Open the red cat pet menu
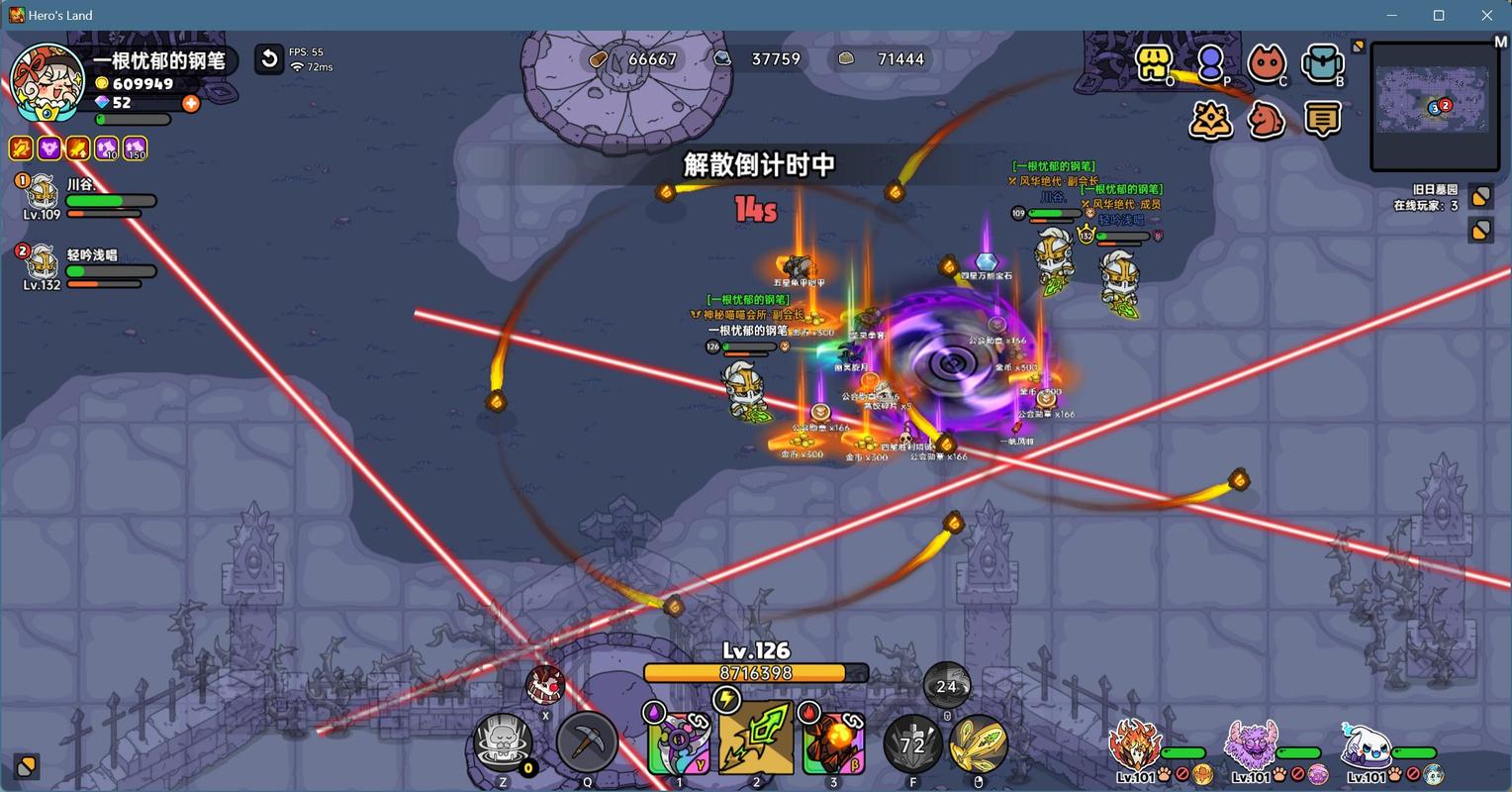This screenshot has width=1512, height=792. click(x=1266, y=63)
